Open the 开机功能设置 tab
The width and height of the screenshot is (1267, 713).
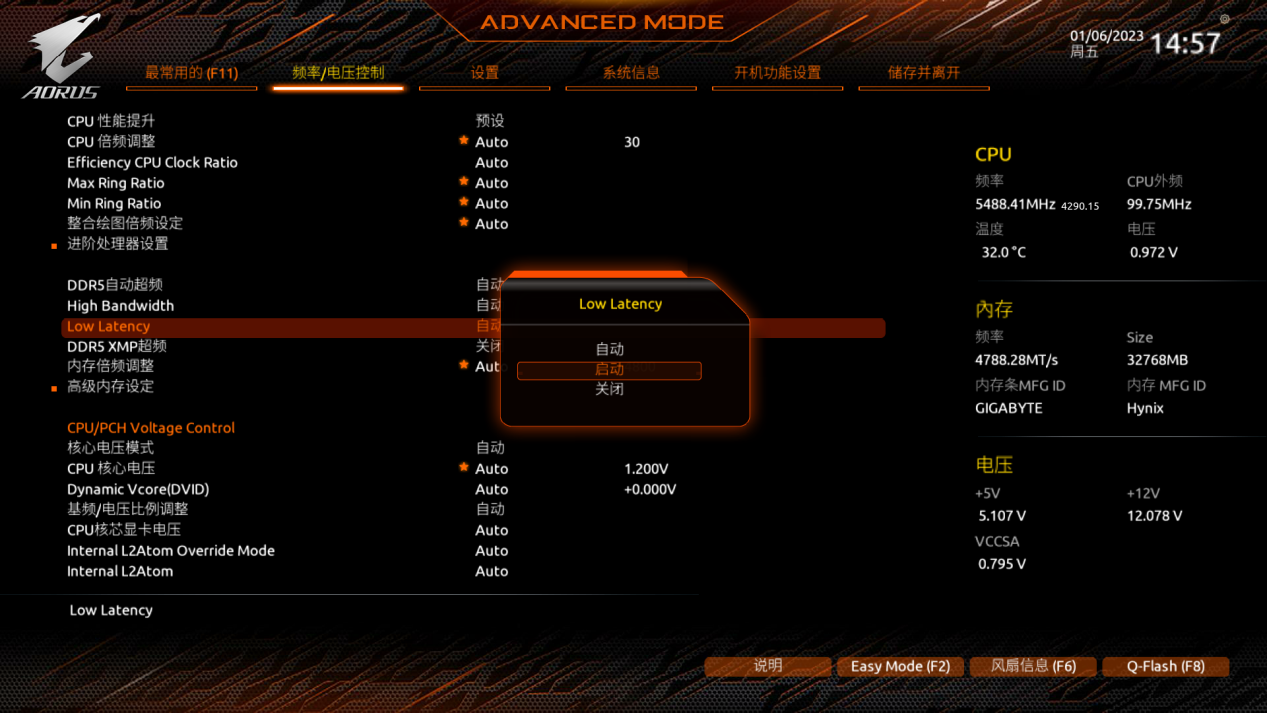[777, 73]
